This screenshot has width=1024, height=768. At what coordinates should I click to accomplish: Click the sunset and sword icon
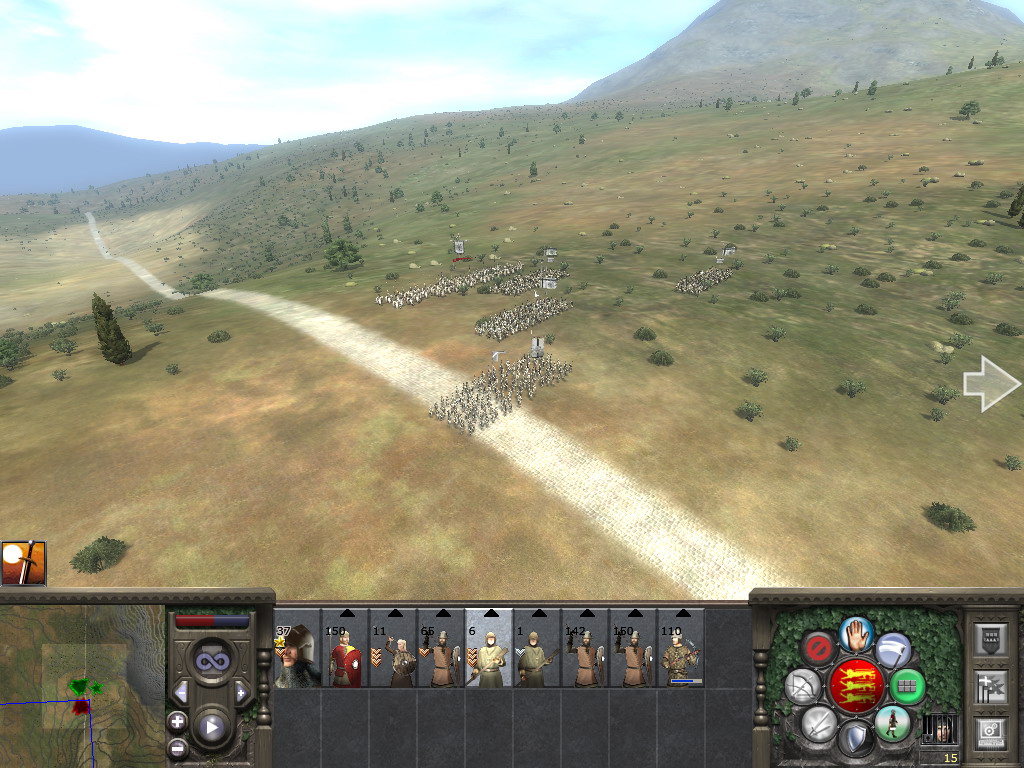23,564
